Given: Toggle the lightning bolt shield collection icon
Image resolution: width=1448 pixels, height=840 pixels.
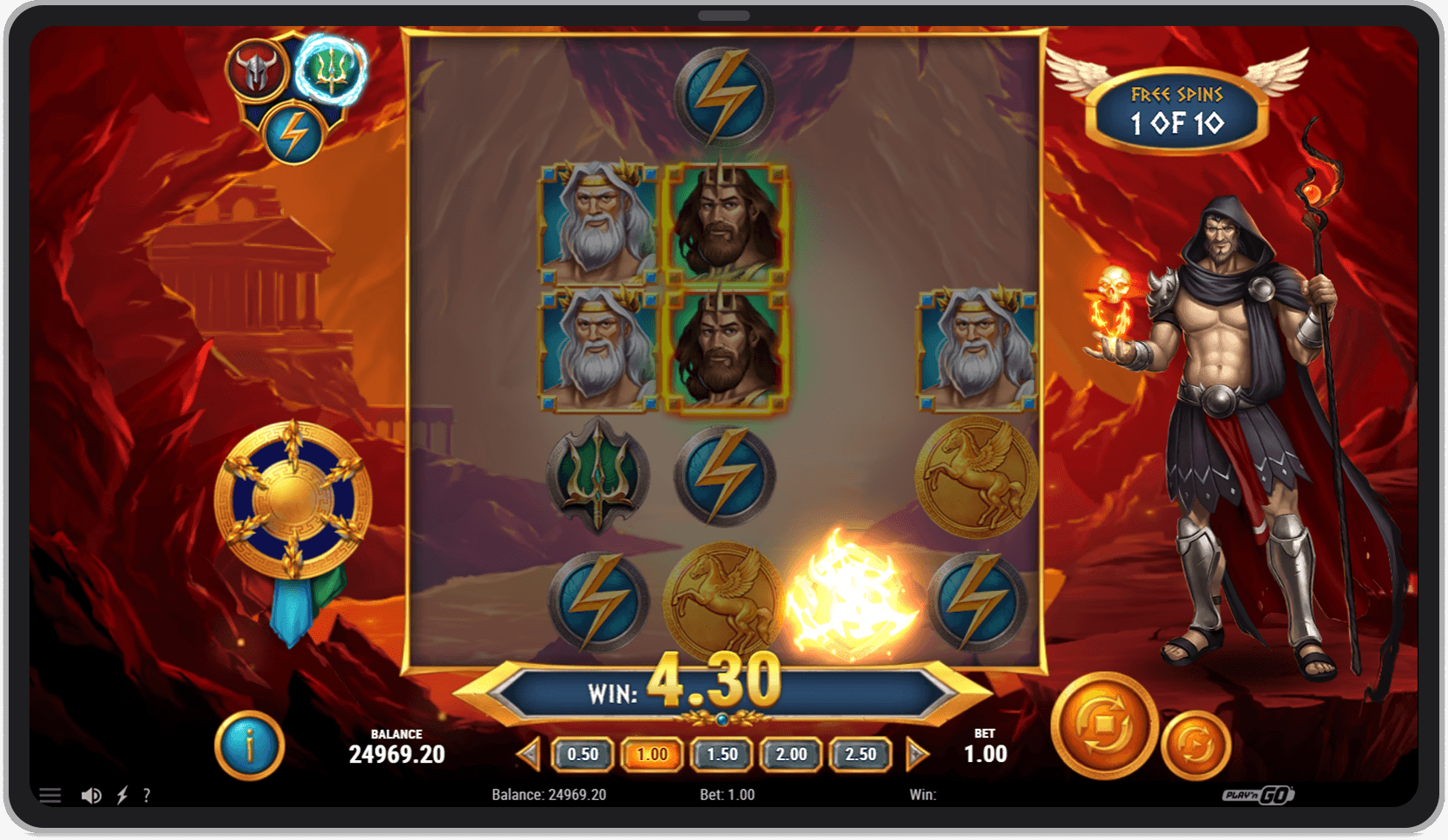Looking at the screenshot, I should click(293, 132).
